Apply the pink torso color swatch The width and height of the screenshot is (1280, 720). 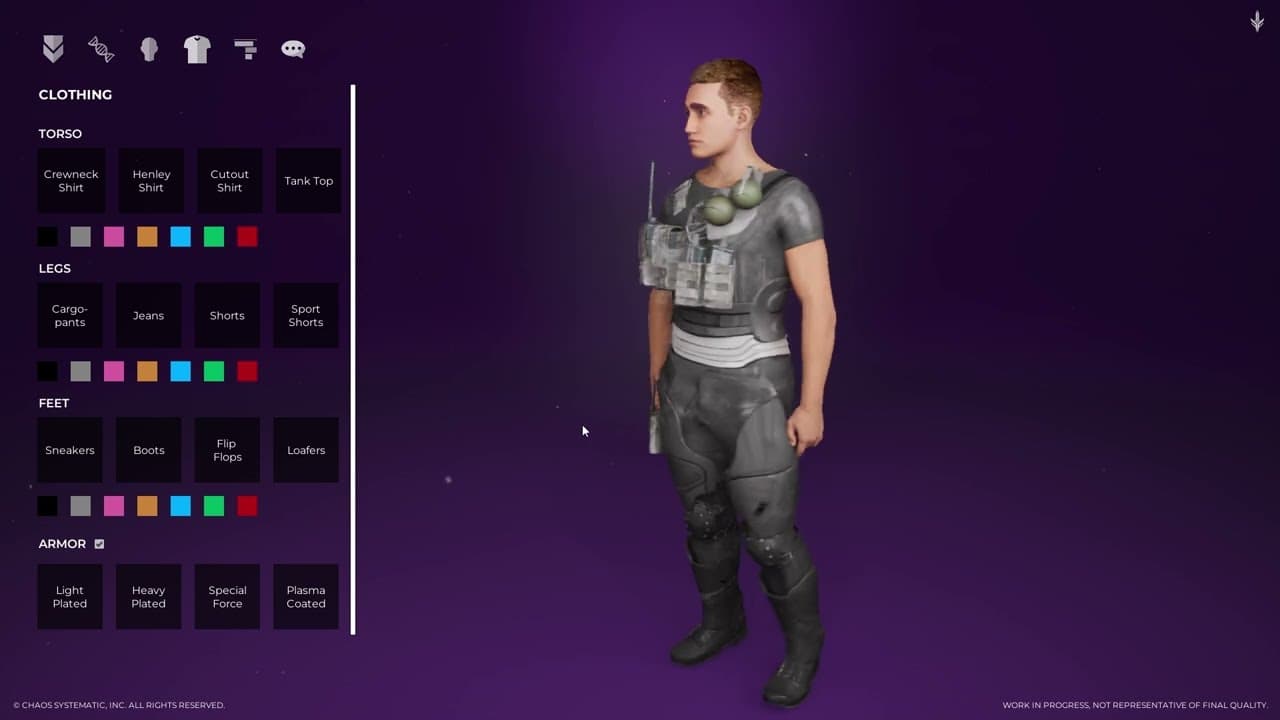[114, 237]
